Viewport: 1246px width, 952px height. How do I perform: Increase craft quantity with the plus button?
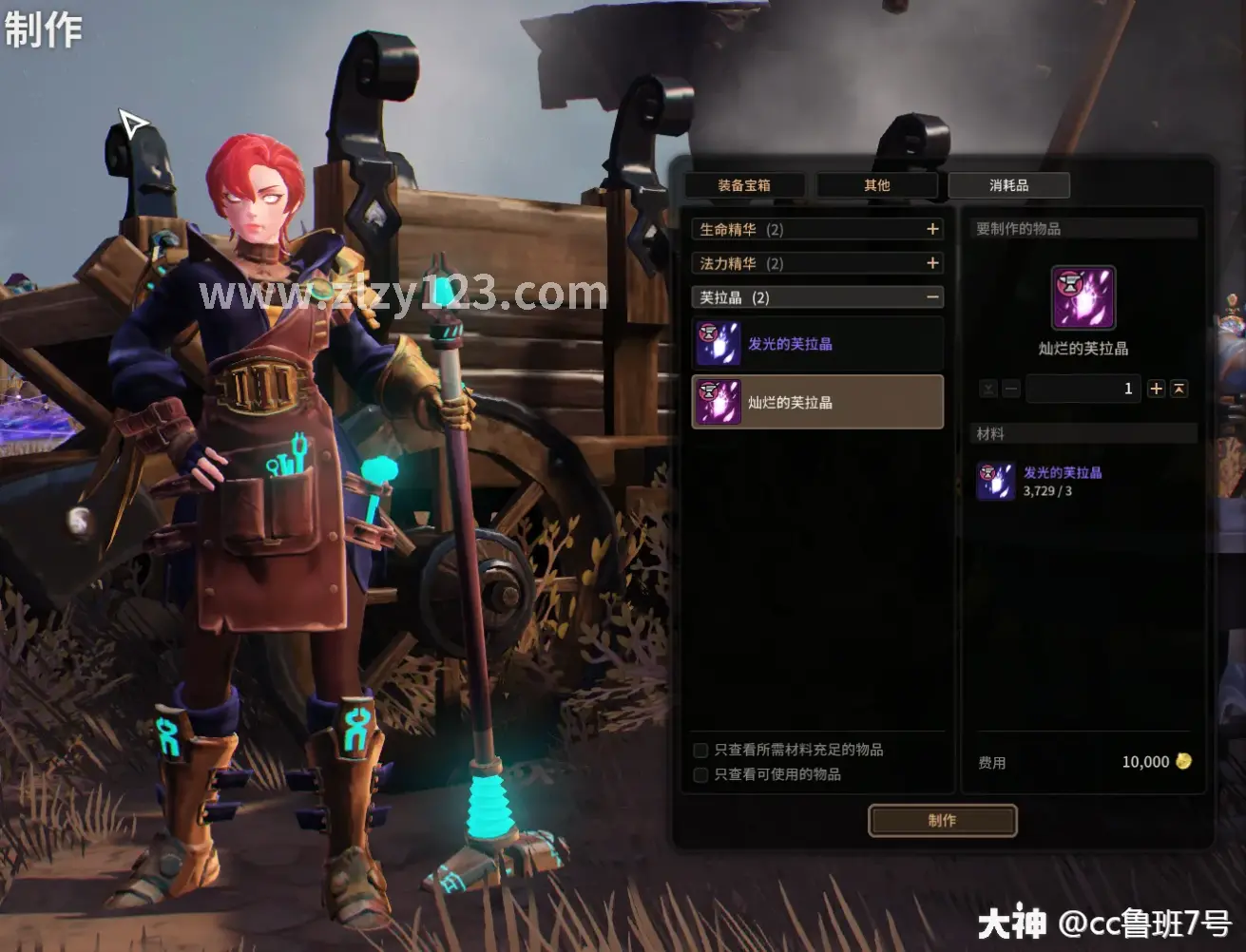[x=1156, y=389]
